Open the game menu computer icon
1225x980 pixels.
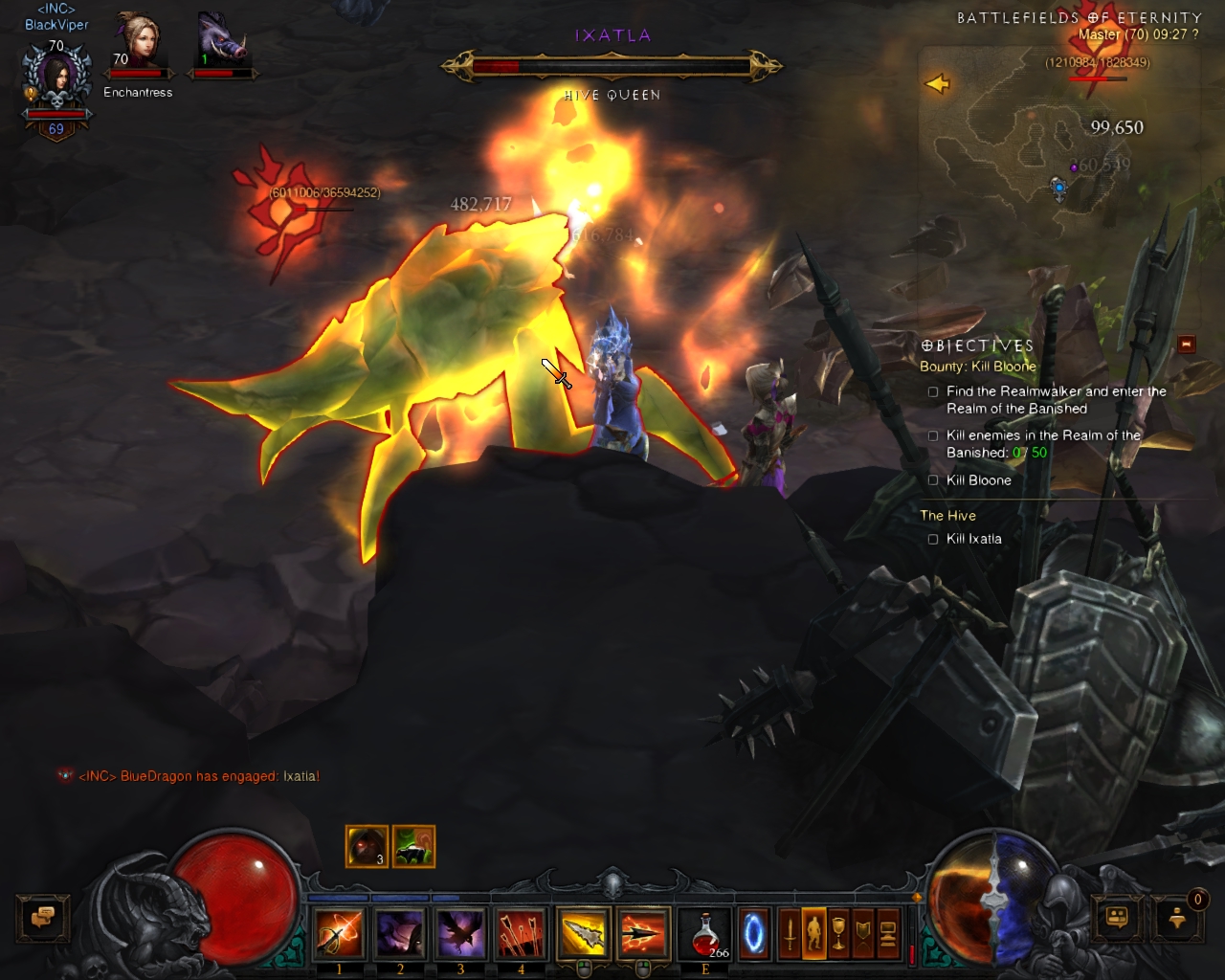(x=887, y=934)
